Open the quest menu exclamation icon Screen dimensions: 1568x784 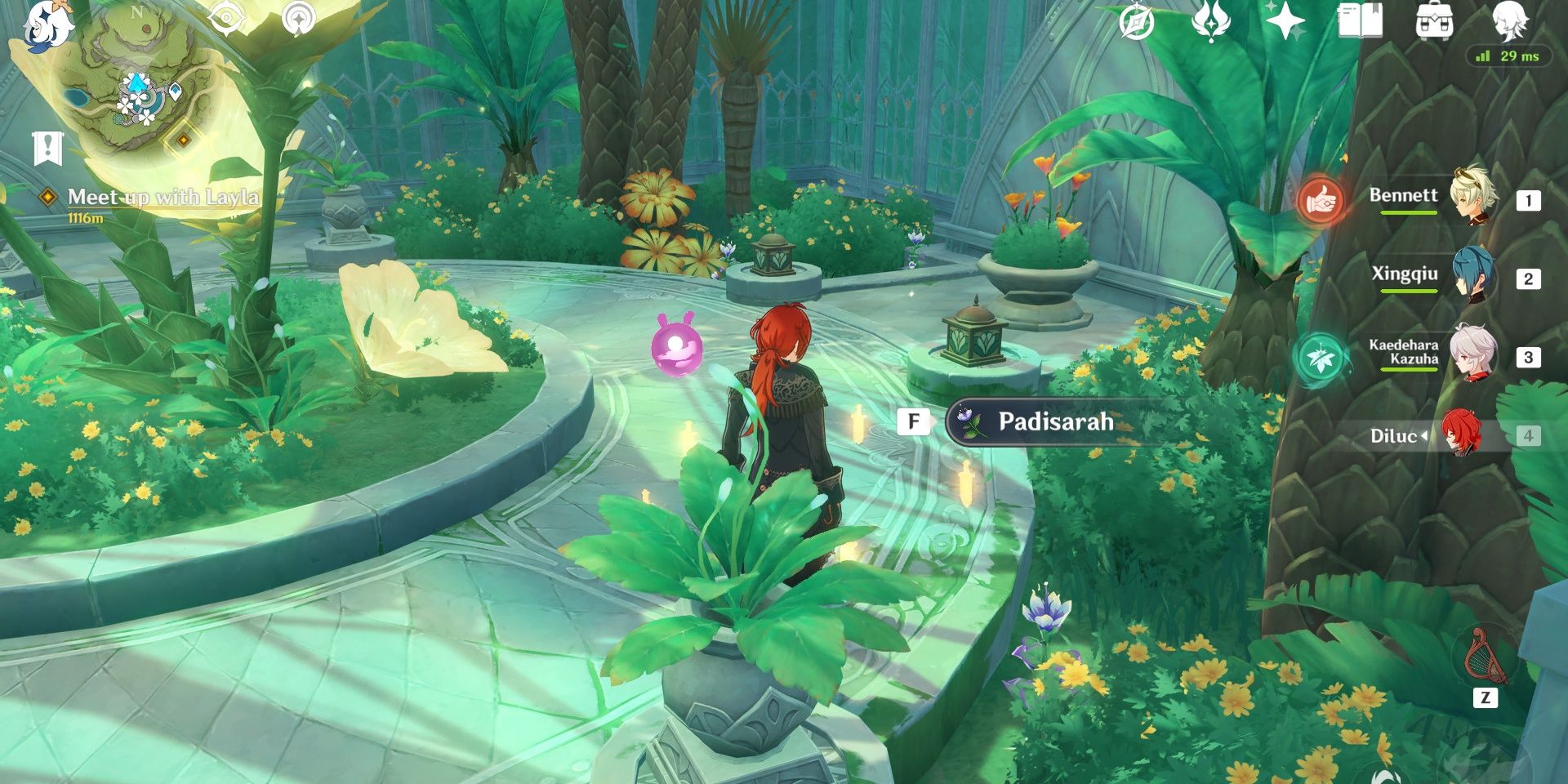coord(48,148)
